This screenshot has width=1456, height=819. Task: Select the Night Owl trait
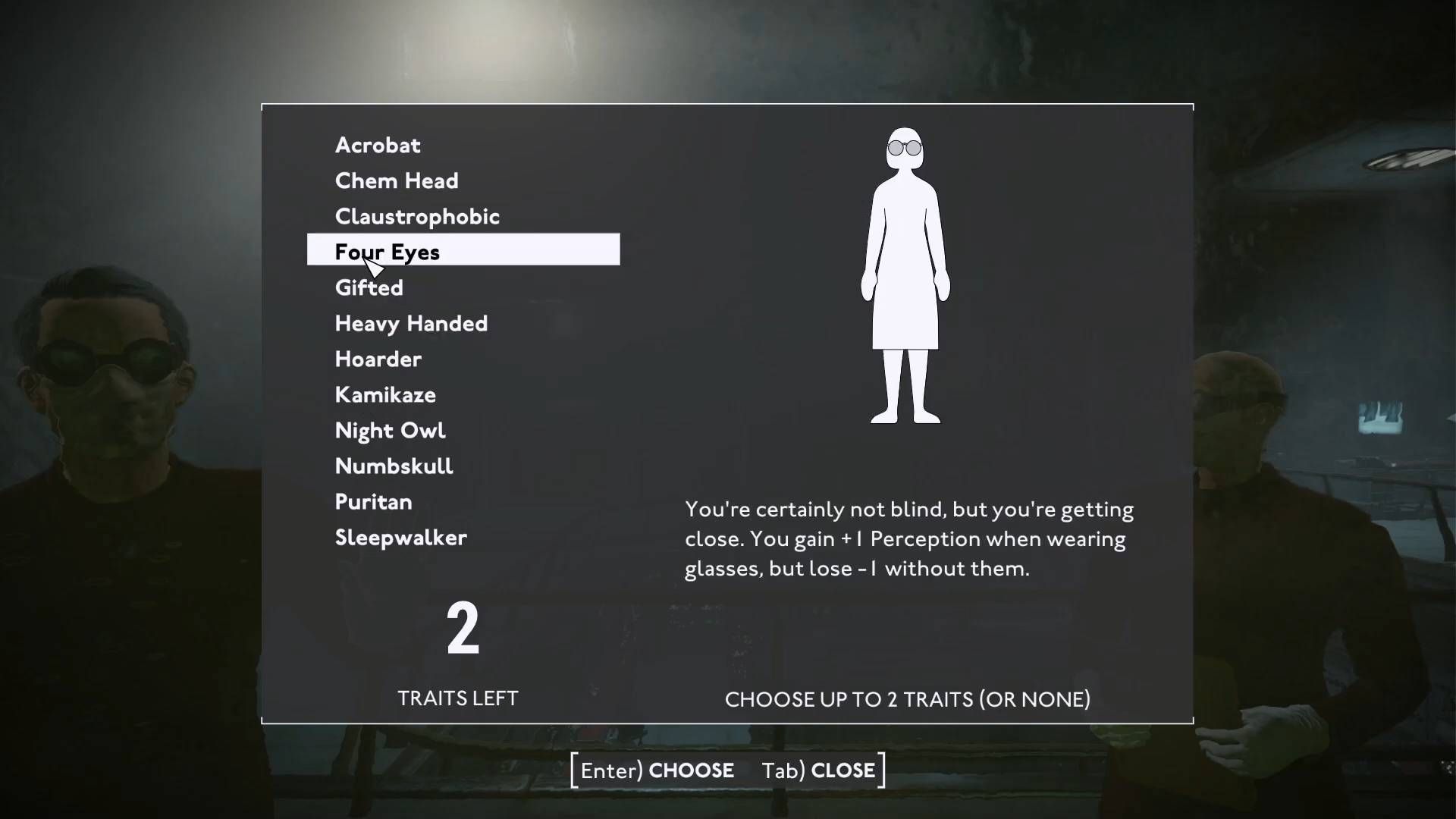[391, 430]
